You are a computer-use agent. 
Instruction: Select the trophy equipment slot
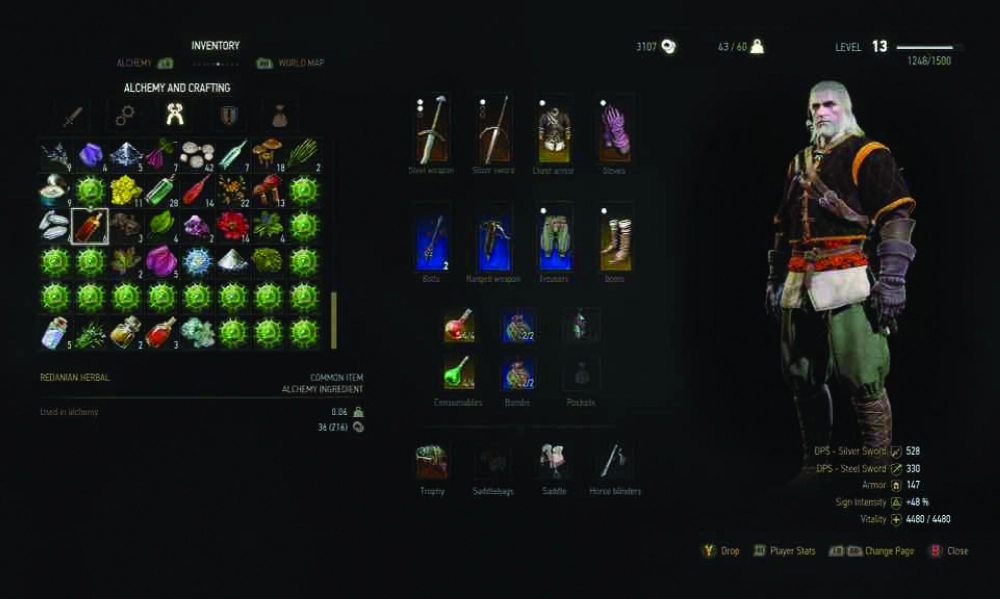432,461
